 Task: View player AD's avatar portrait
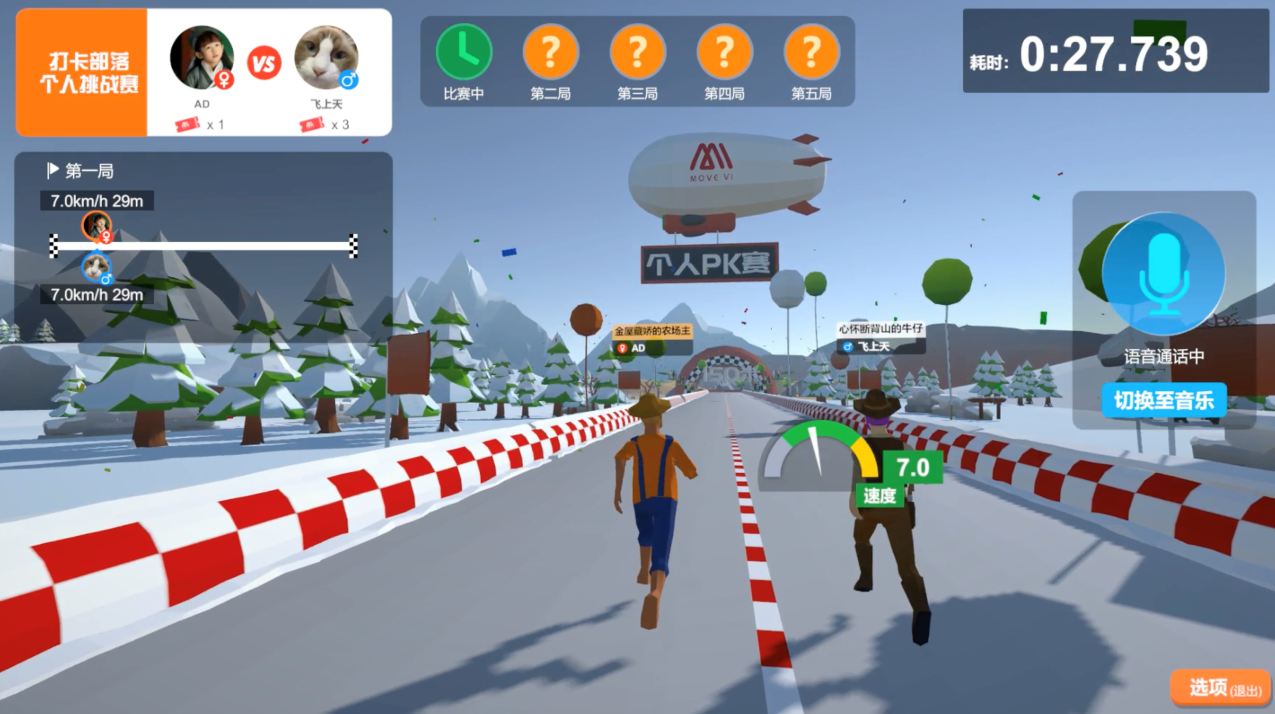(x=202, y=57)
